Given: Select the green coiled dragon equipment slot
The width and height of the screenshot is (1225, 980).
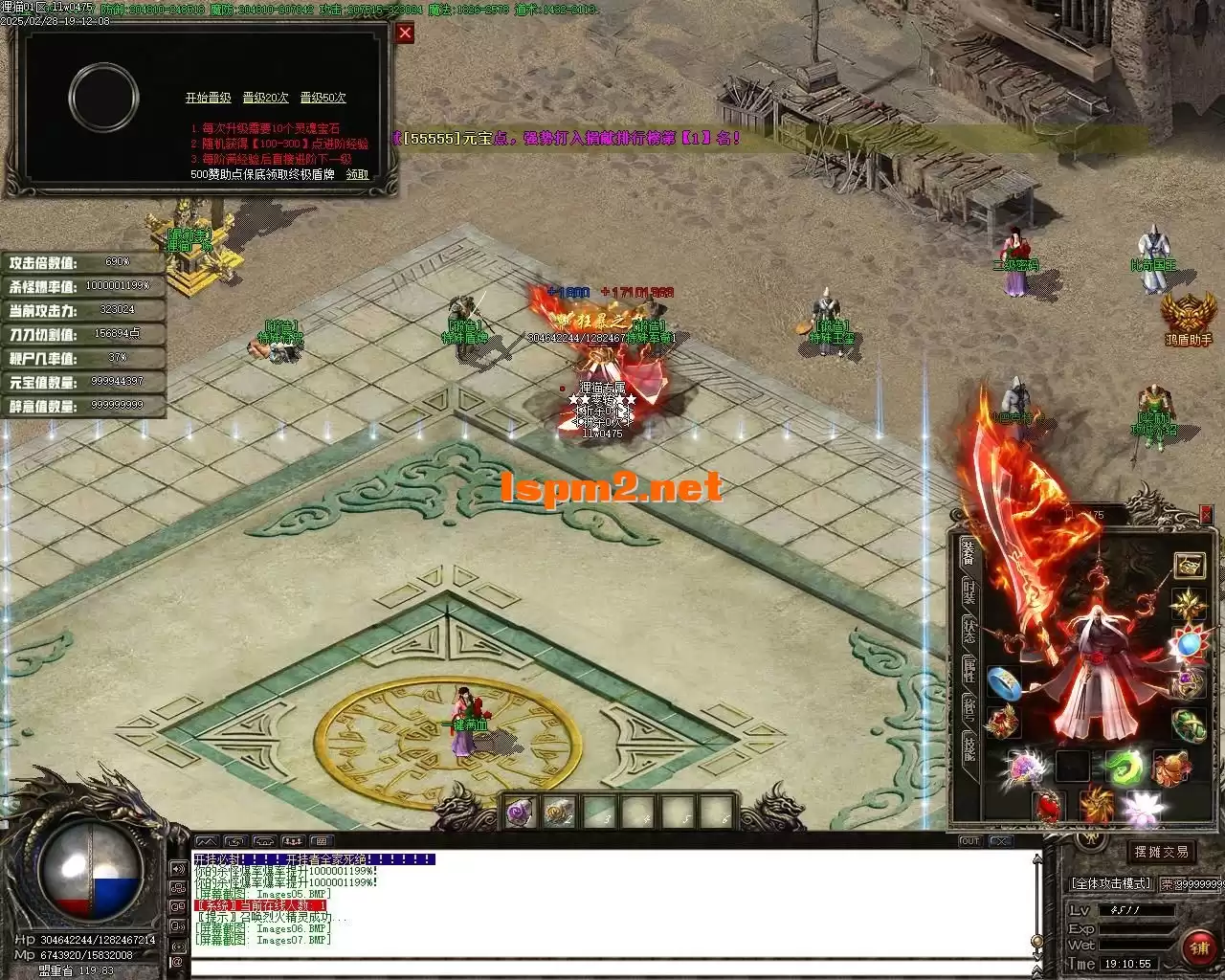Looking at the screenshot, I should click(1124, 768).
